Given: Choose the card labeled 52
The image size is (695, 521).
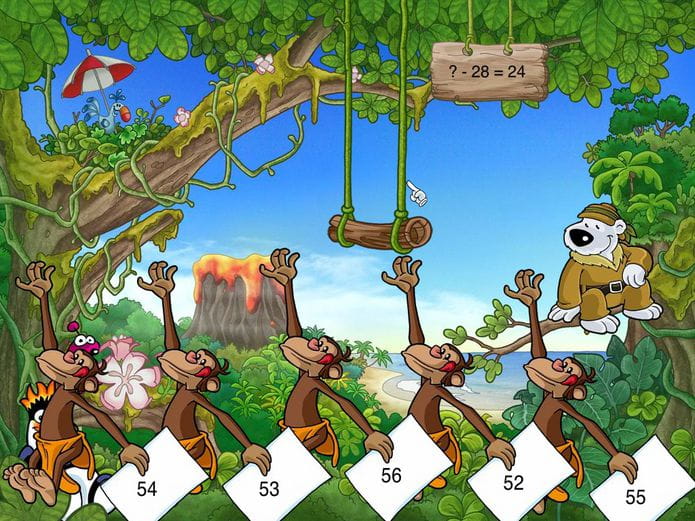Looking at the screenshot, I should 513,482.
